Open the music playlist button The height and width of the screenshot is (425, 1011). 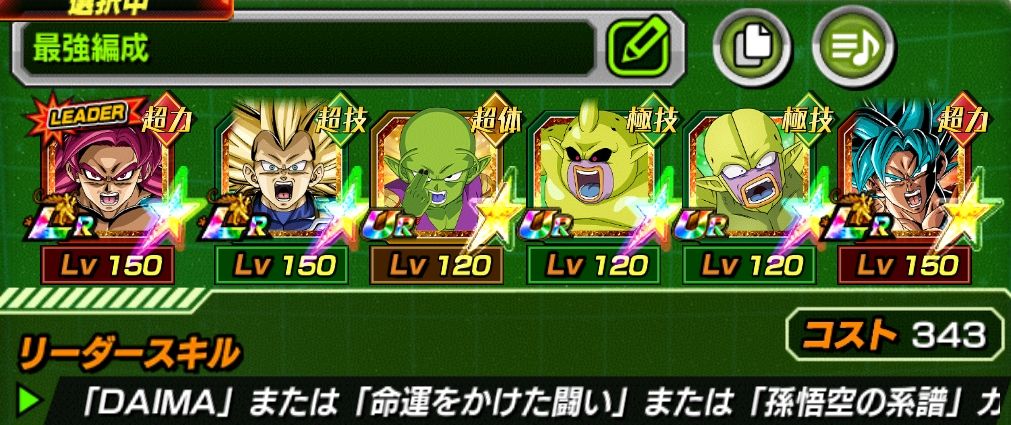click(x=851, y=49)
